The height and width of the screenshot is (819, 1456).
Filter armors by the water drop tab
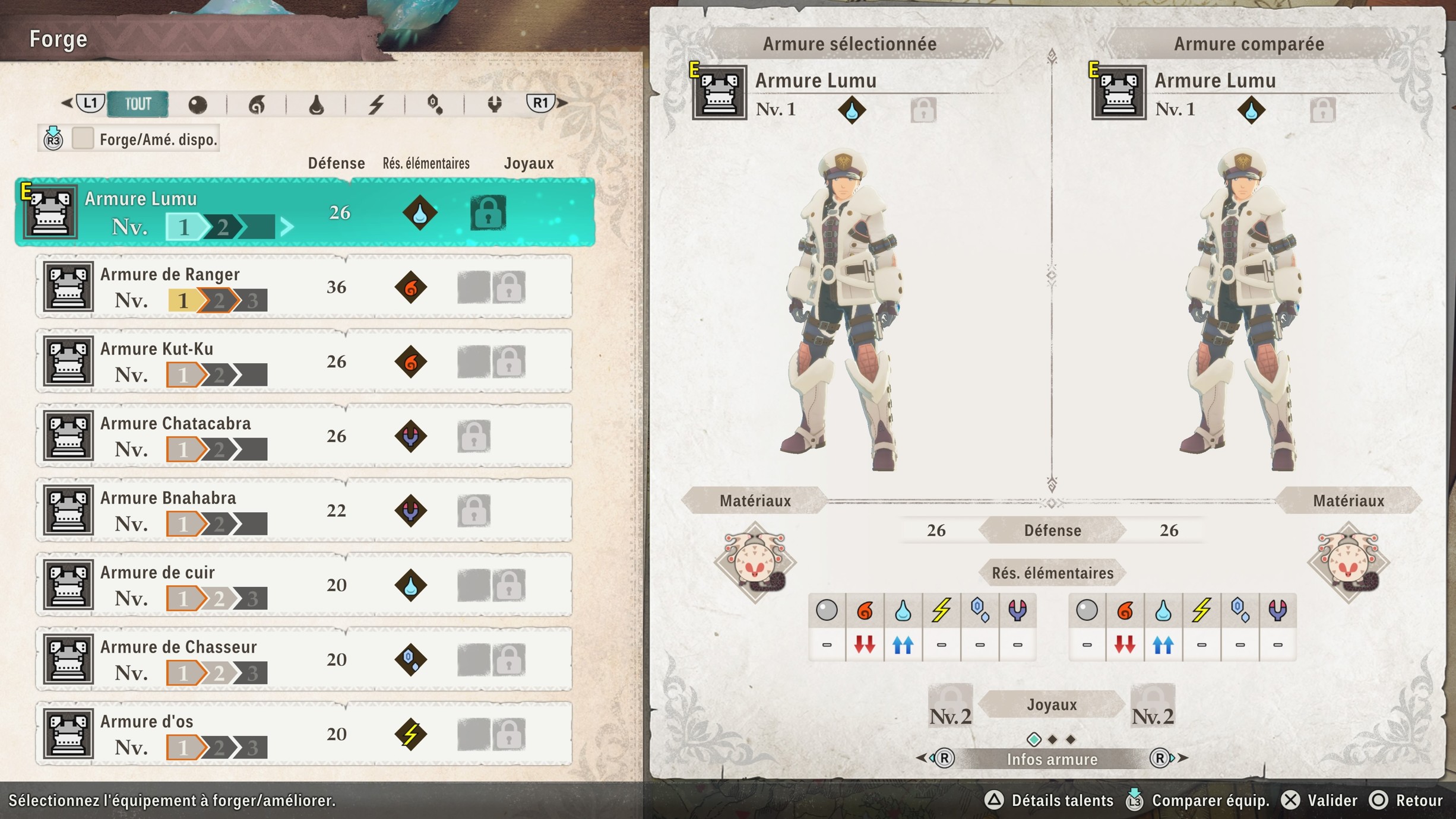pyautogui.click(x=316, y=105)
